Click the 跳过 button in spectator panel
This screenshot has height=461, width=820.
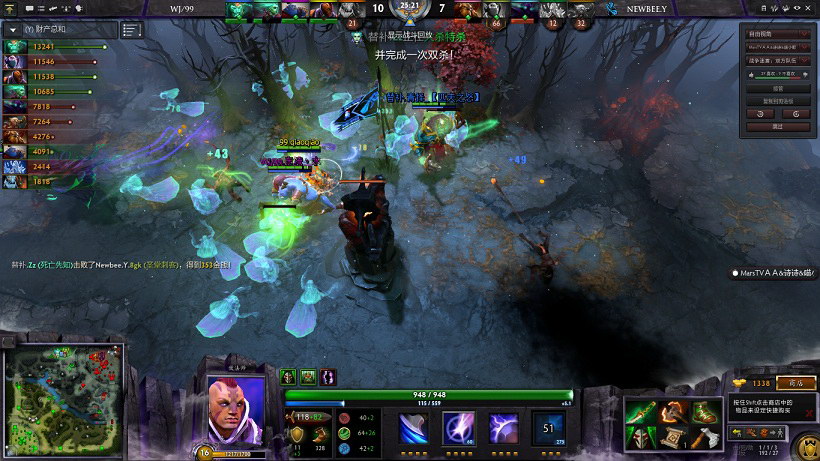pyautogui.click(x=776, y=127)
